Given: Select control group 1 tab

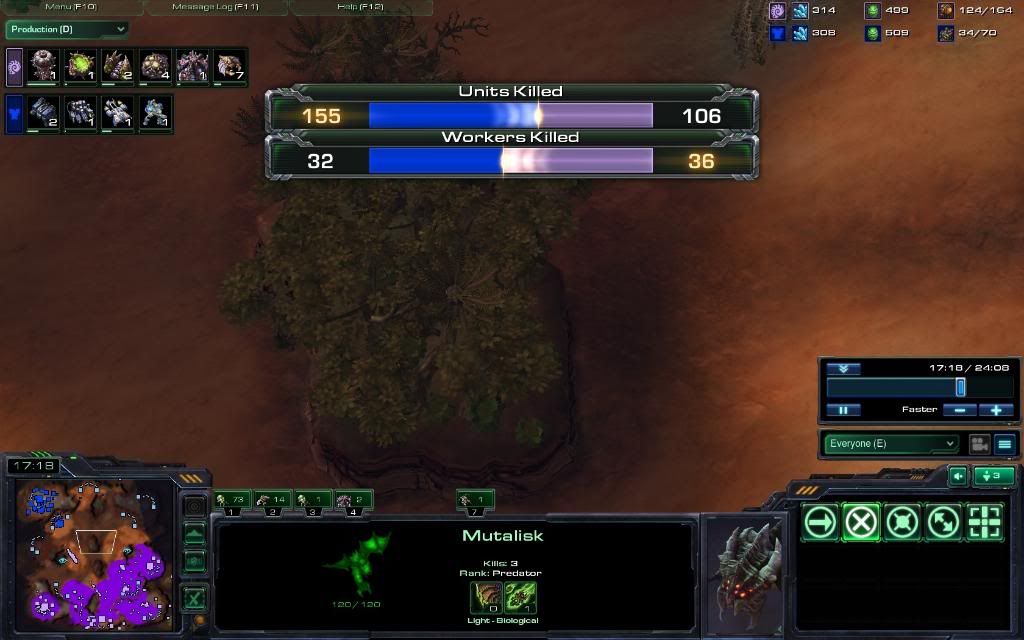Looking at the screenshot, I should (x=232, y=500).
